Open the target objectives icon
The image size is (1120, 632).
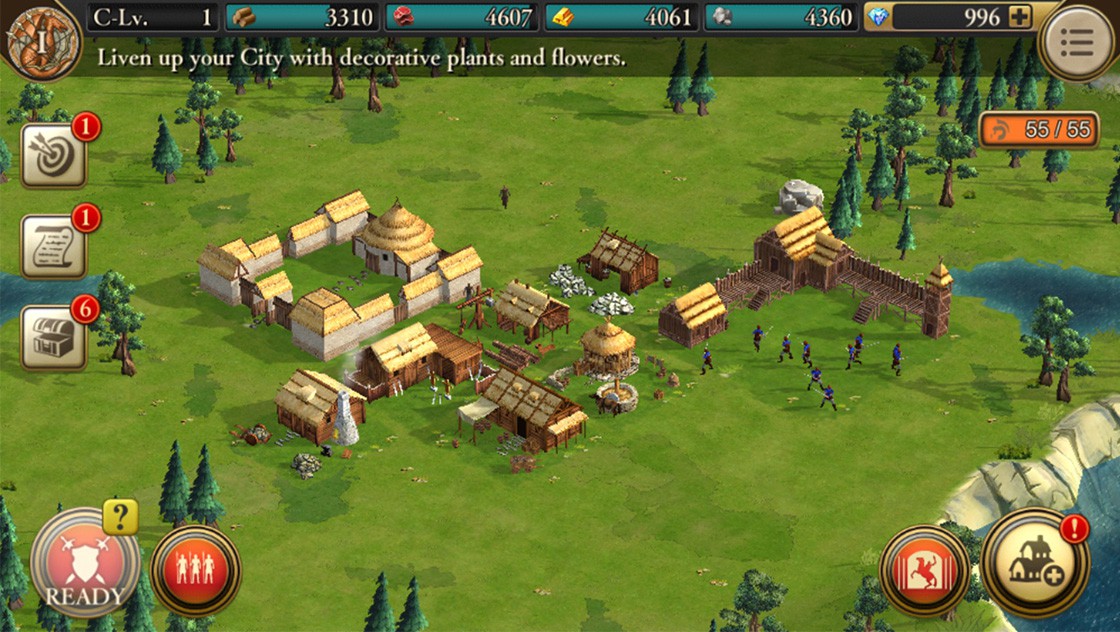(53, 155)
